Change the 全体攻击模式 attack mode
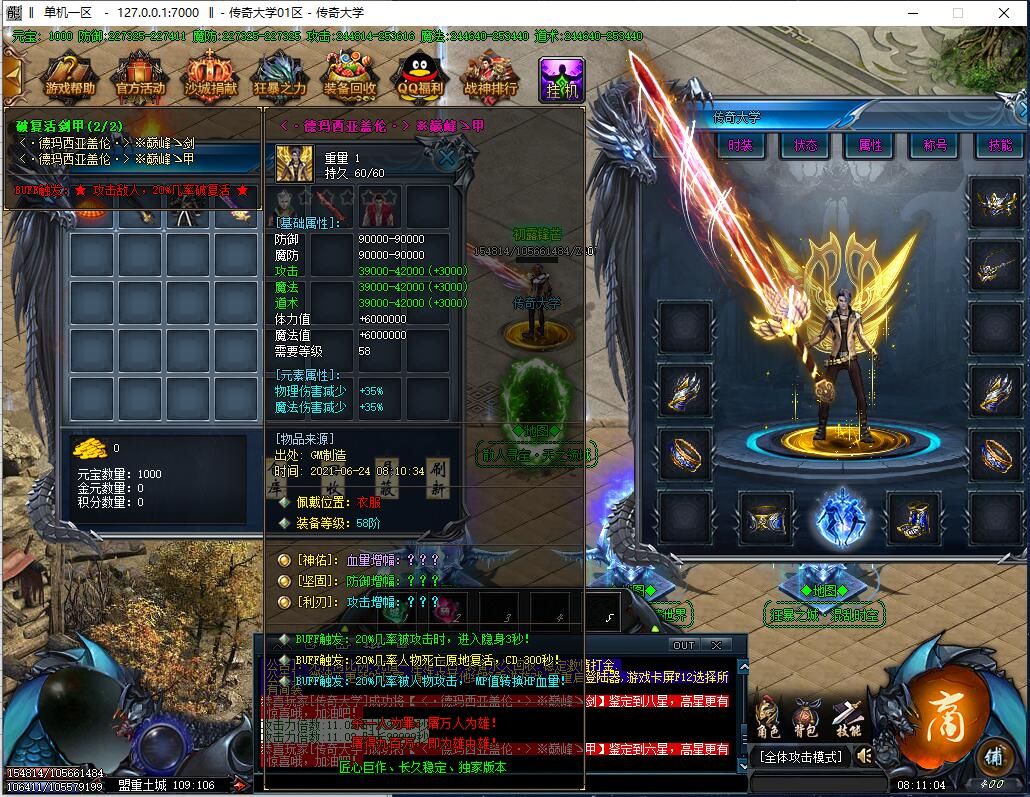Screen dimensions: 1030x797 (802, 756)
